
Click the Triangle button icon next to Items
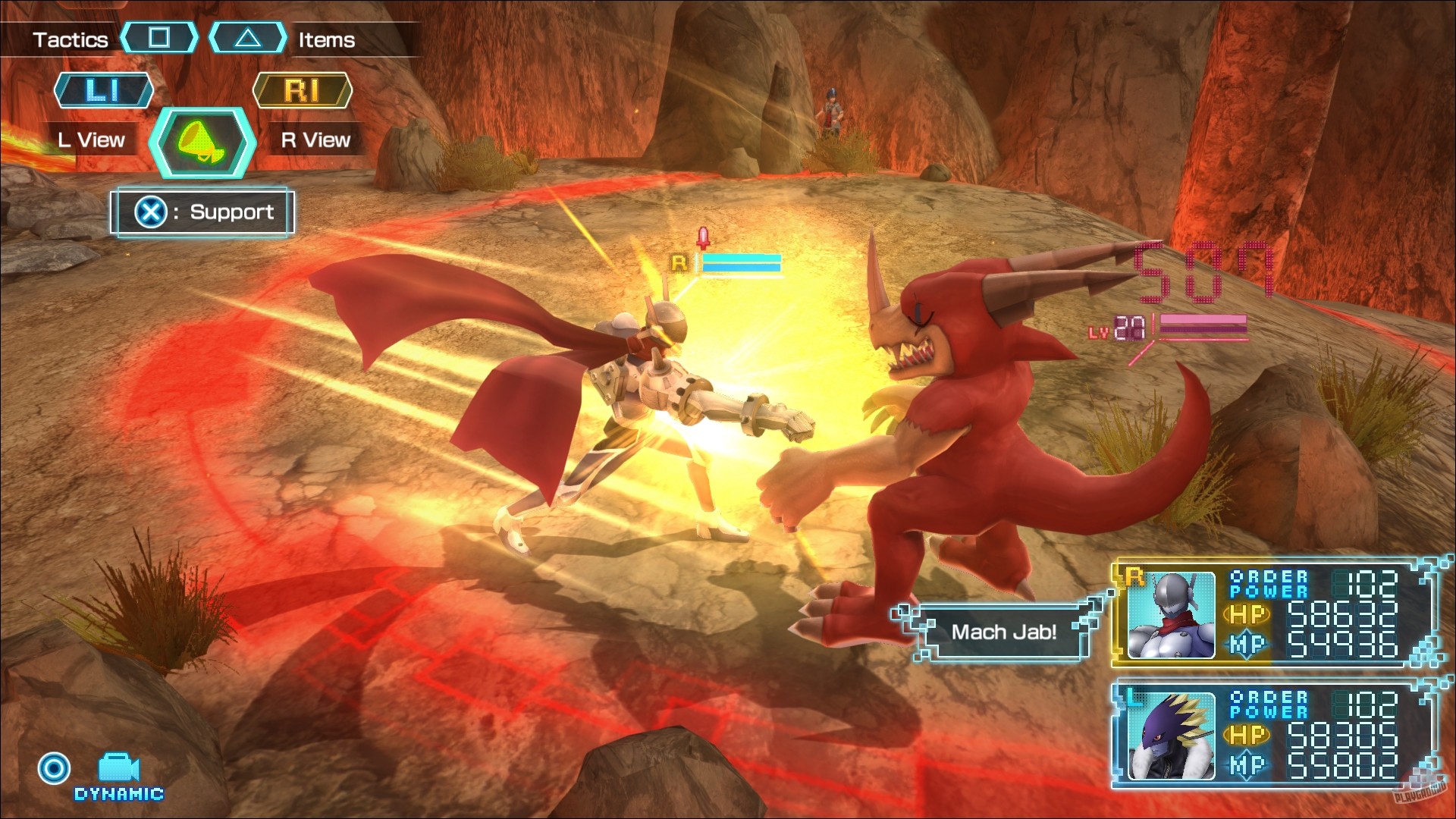tap(248, 39)
